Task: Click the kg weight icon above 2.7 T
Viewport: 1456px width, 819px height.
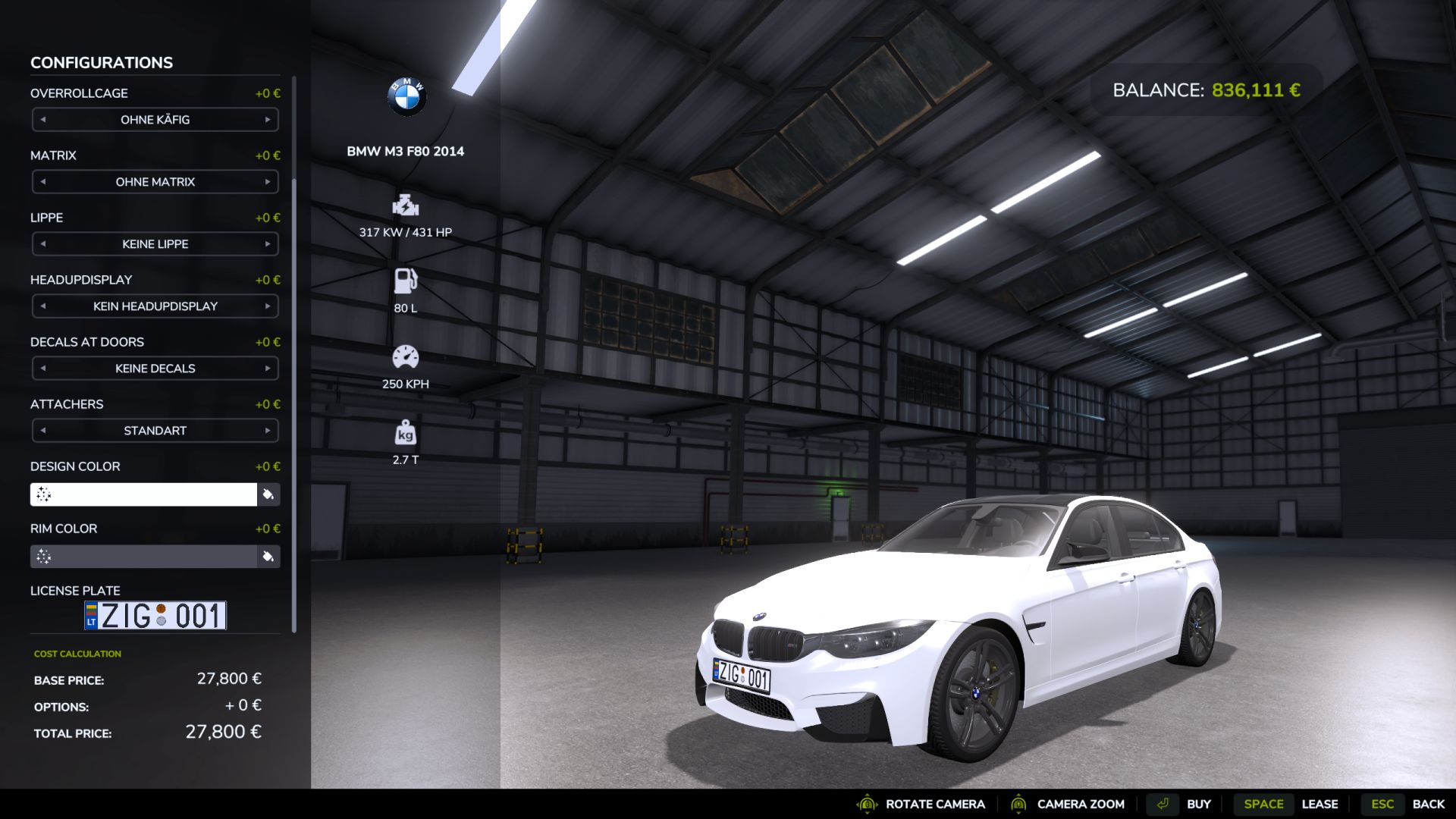Action: point(406,434)
